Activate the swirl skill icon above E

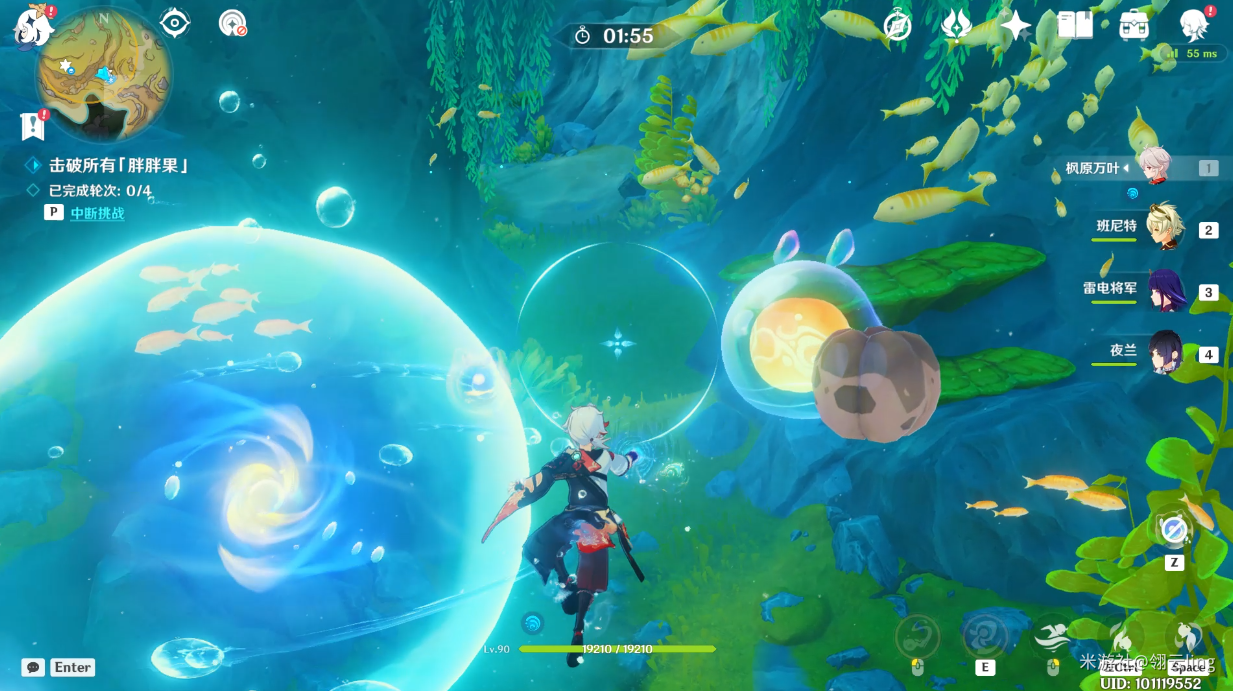tap(985, 636)
